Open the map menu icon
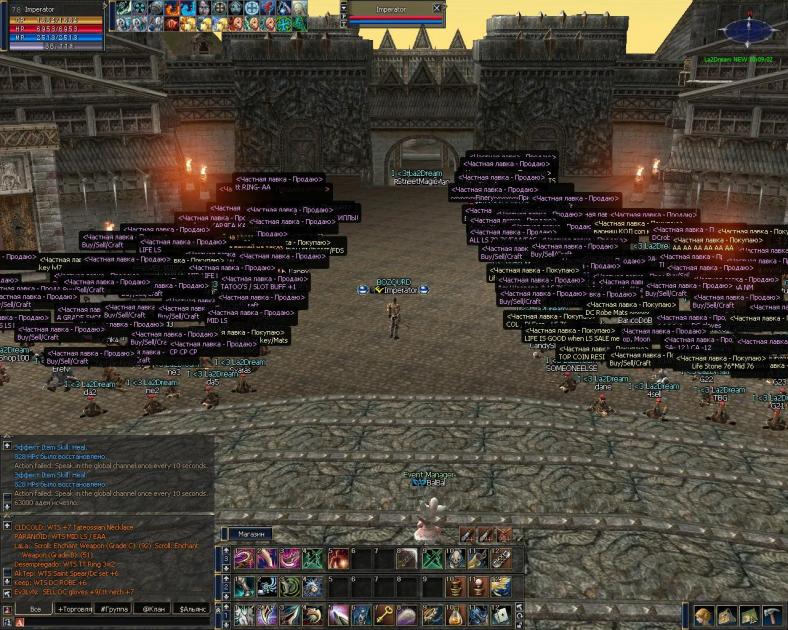 coord(749,616)
